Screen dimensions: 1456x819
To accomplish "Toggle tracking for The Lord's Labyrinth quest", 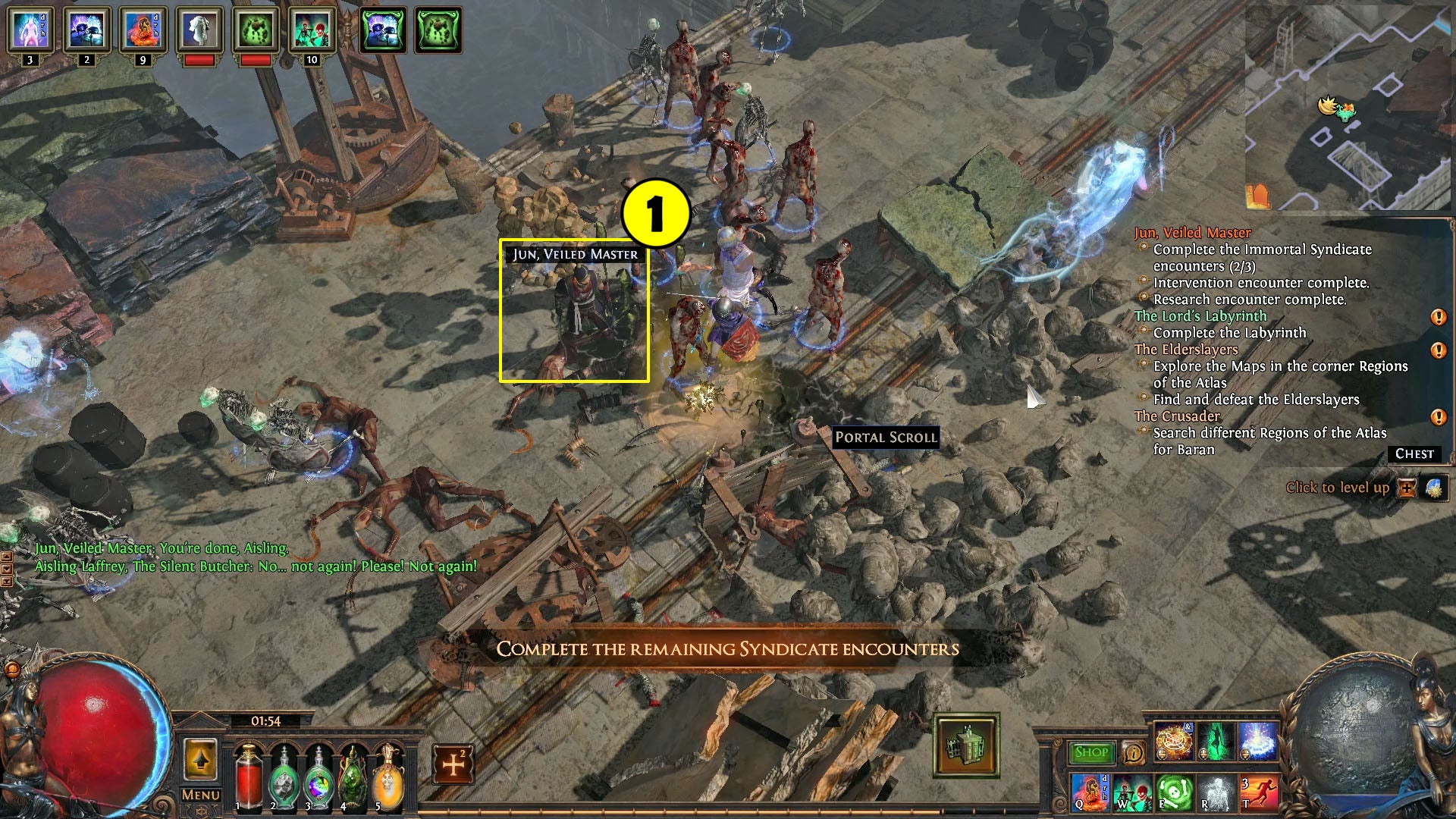I will (1439, 318).
